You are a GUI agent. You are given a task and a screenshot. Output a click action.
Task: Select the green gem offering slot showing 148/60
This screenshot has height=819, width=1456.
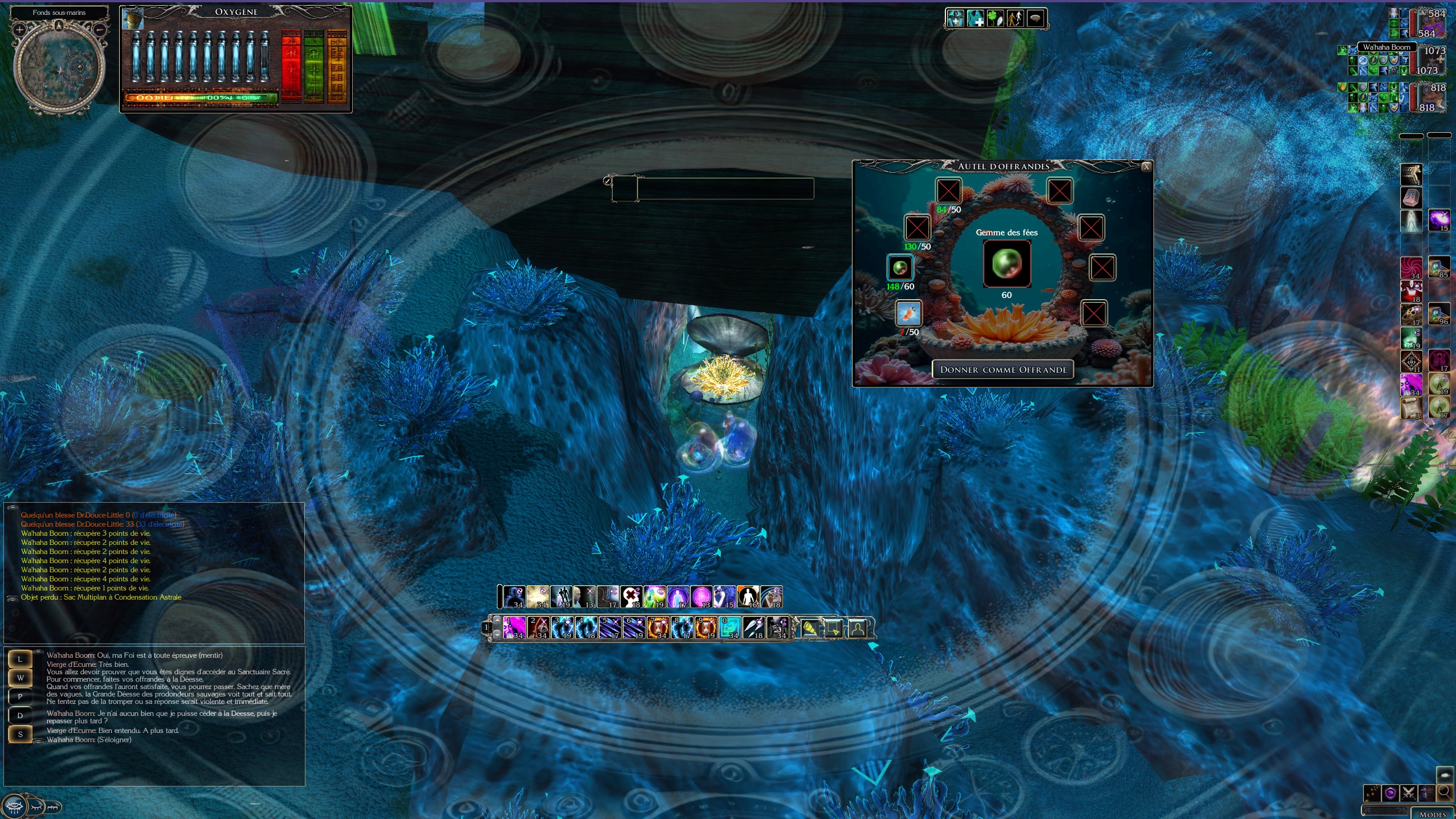(x=900, y=267)
